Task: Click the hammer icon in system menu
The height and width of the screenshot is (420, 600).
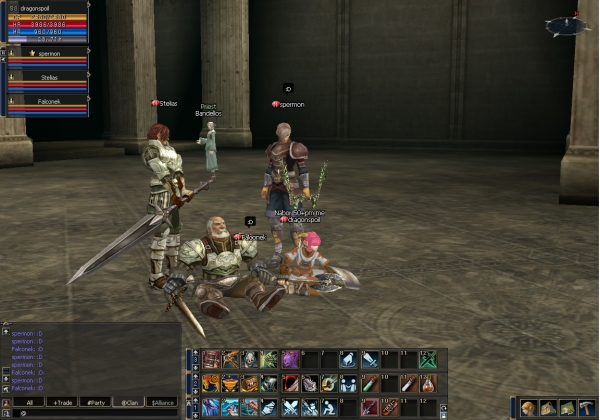Action: [x=586, y=408]
